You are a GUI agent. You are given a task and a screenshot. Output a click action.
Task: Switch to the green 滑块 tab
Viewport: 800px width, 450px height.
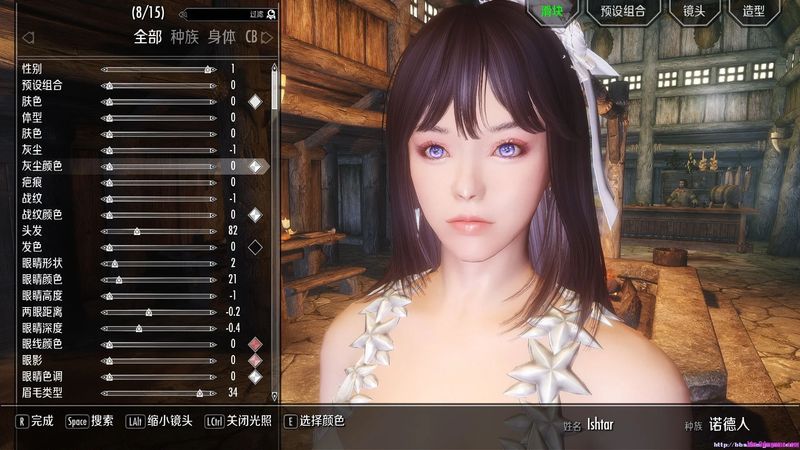[552, 13]
